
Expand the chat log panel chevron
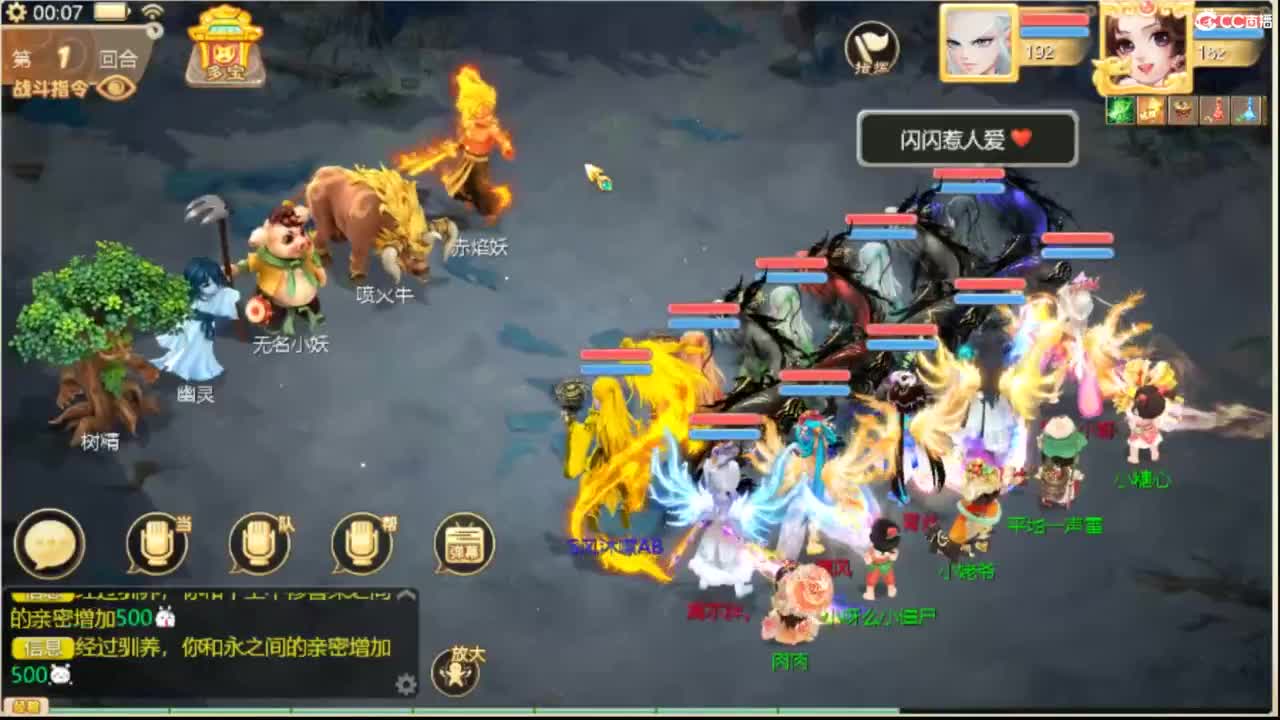(405, 594)
